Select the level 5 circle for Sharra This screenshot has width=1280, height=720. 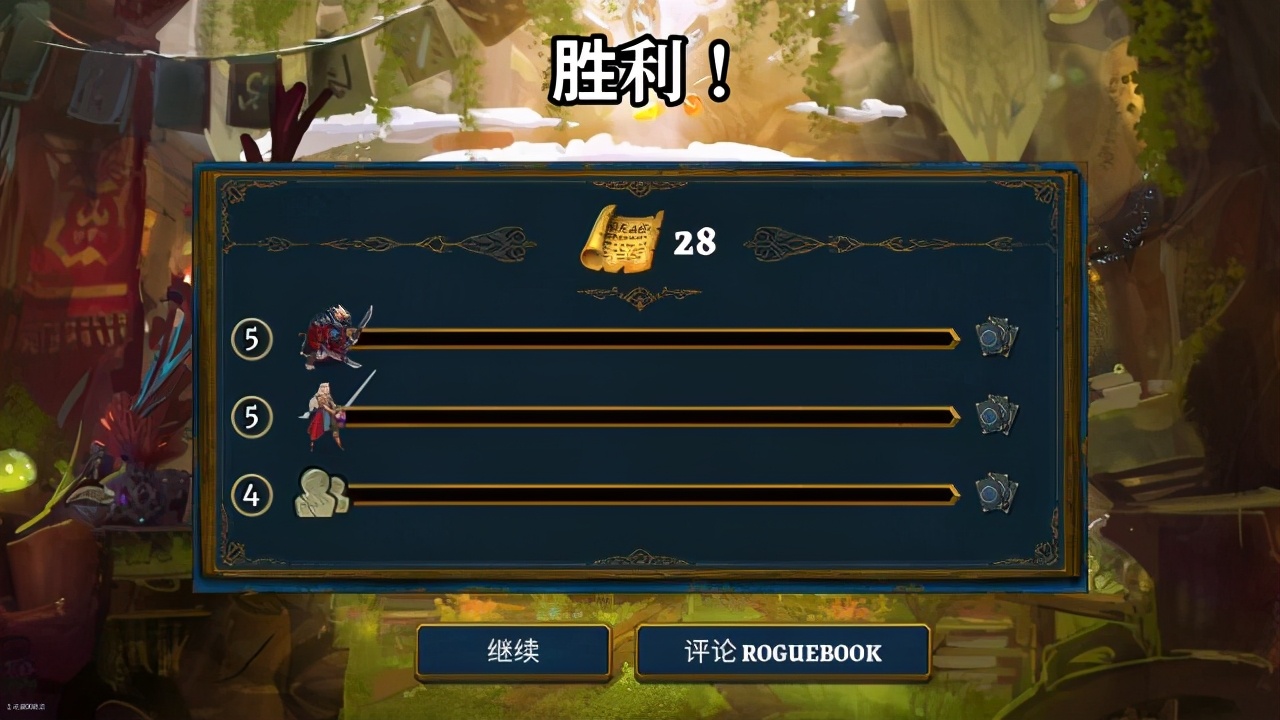click(x=253, y=415)
